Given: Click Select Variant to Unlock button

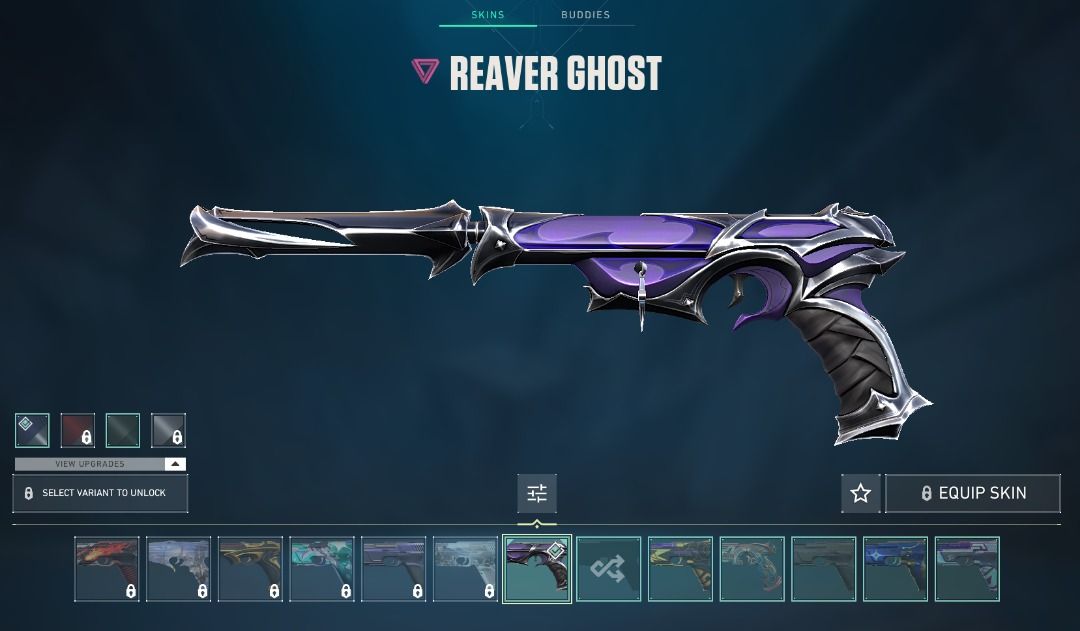Looking at the screenshot, I should 100,493.
